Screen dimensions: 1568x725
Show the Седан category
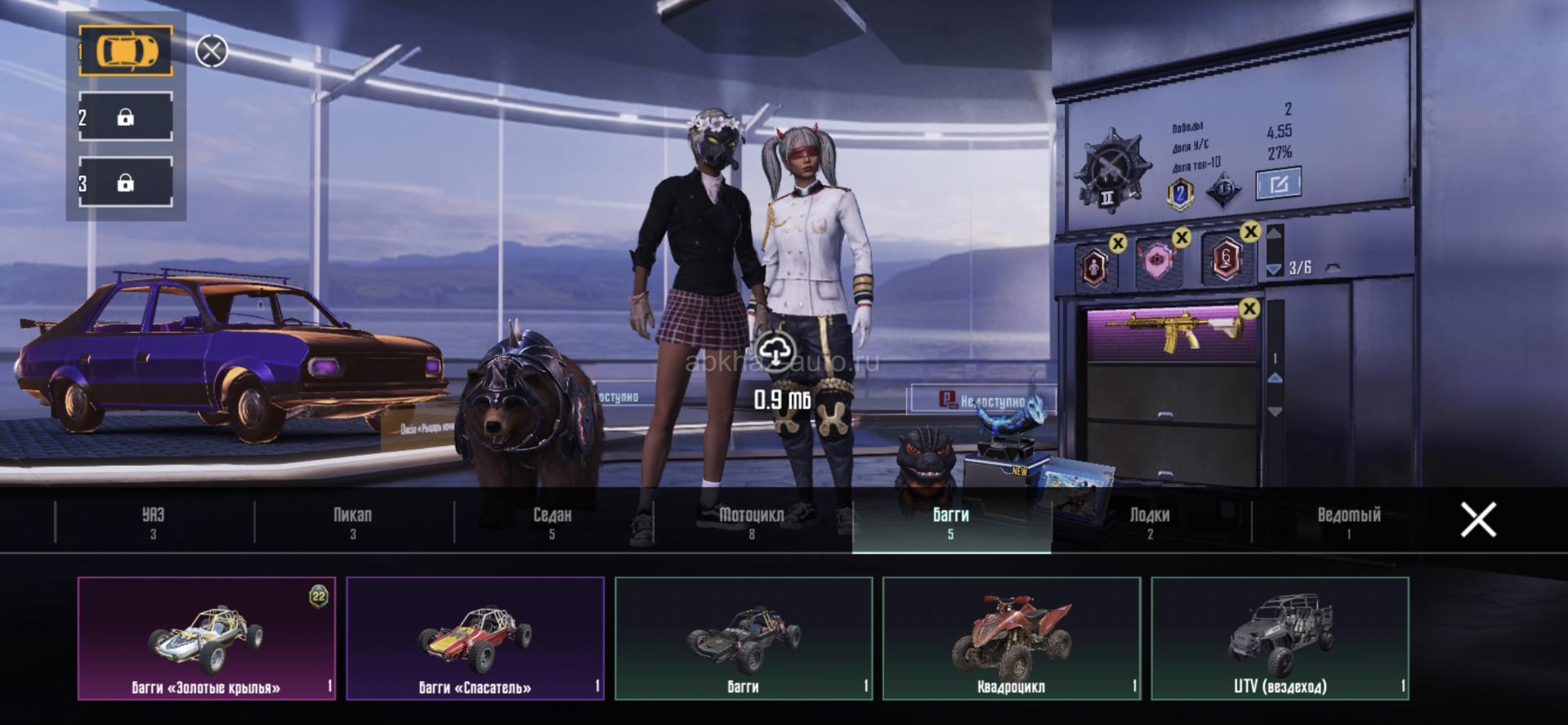point(552,521)
